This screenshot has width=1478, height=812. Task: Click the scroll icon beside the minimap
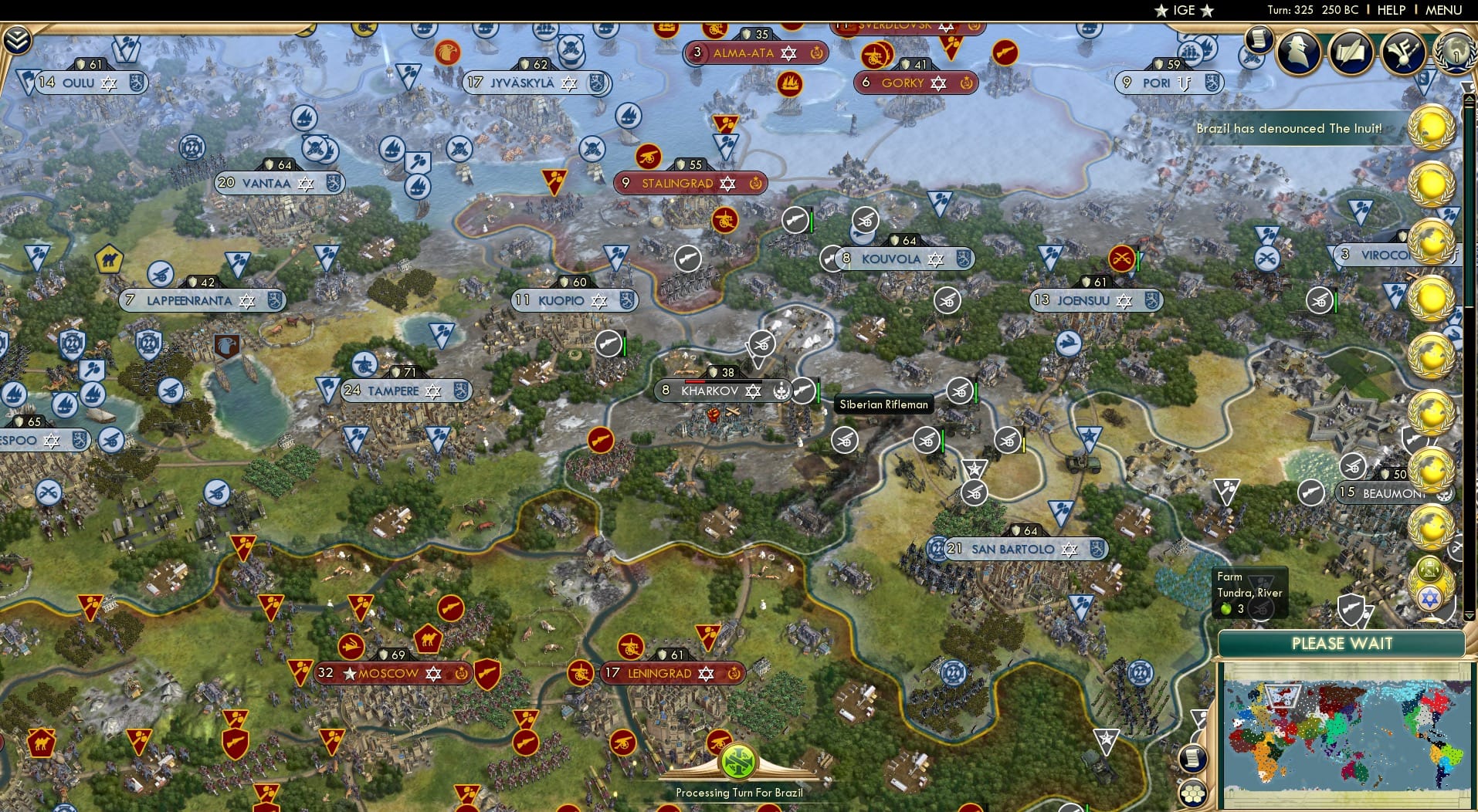pos(1193,757)
